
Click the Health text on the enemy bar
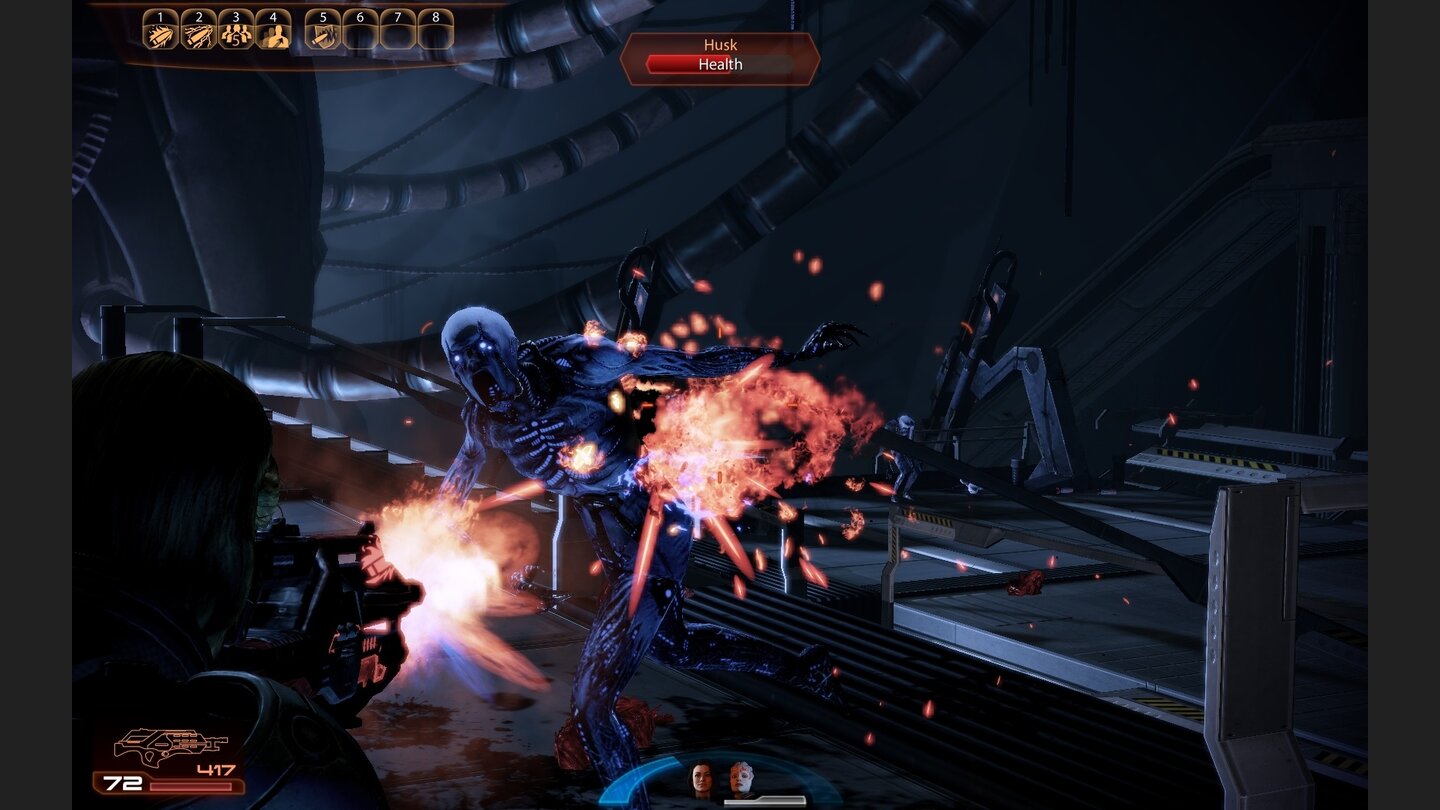720,64
